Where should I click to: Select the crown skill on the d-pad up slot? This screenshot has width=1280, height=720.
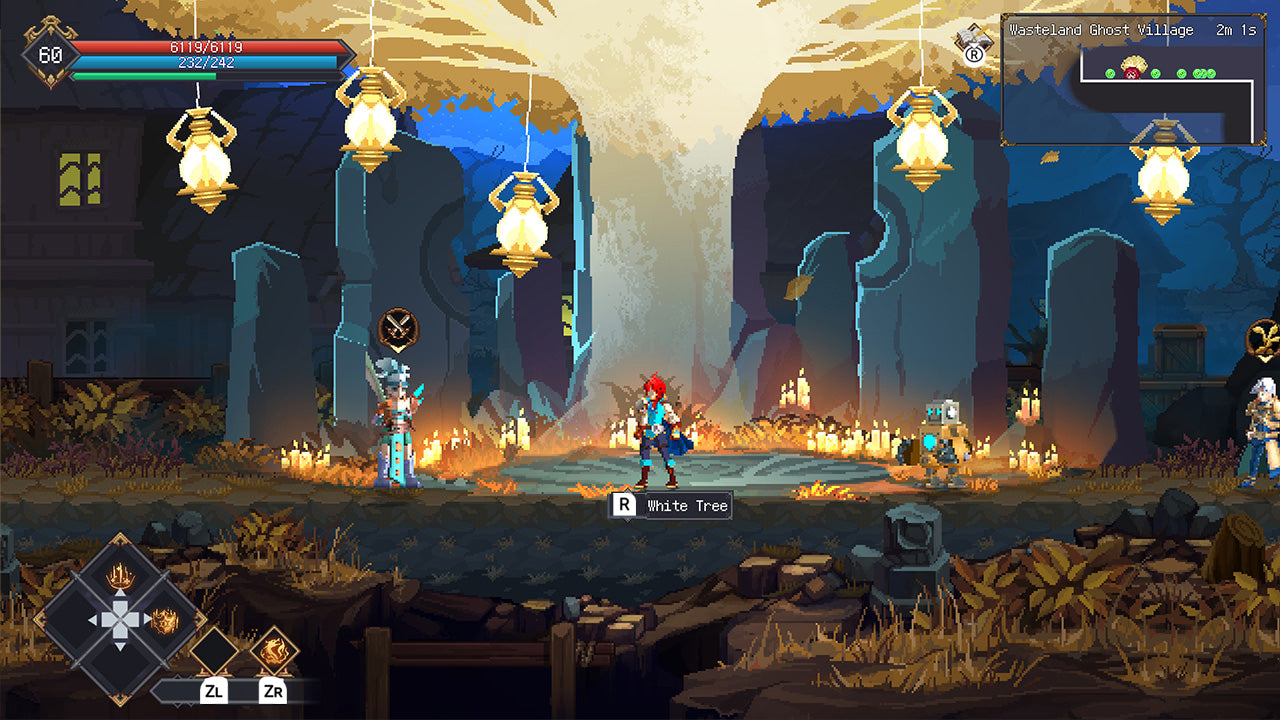[x=119, y=576]
